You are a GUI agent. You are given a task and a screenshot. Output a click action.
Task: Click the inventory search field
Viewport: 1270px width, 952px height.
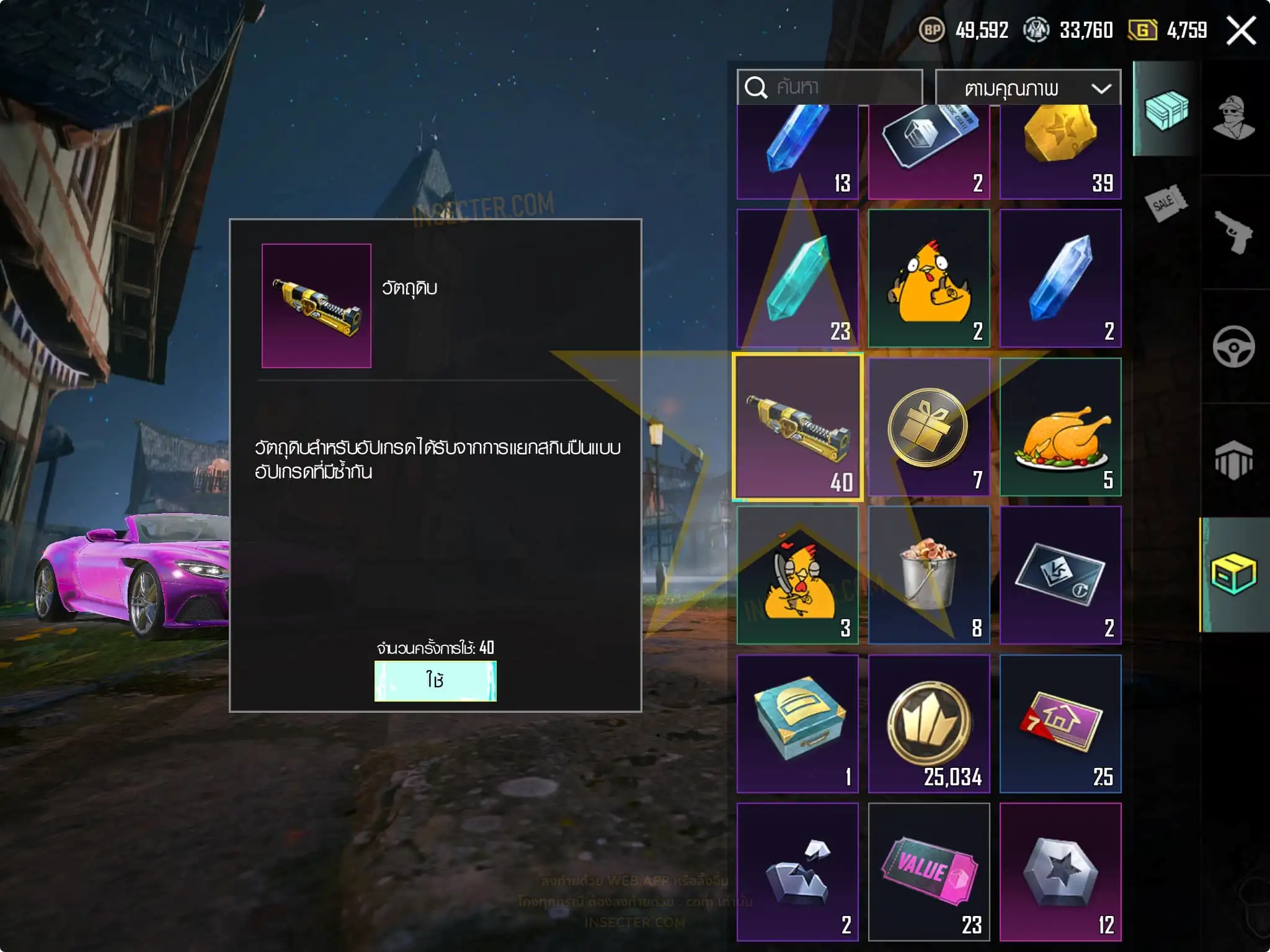(830, 87)
